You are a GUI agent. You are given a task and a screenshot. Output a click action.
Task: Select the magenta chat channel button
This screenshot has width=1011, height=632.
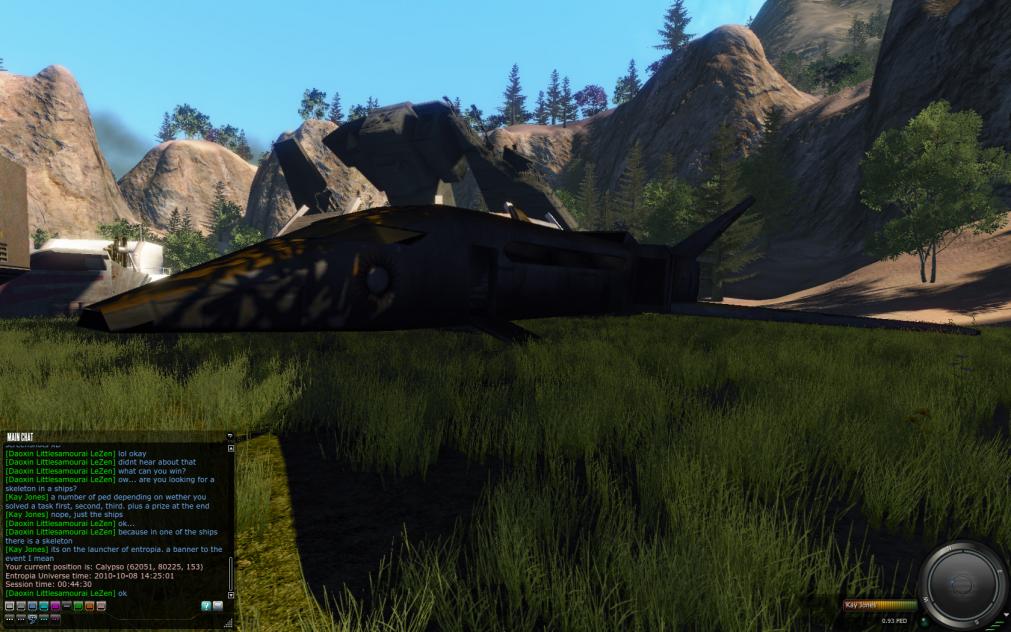pos(55,606)
